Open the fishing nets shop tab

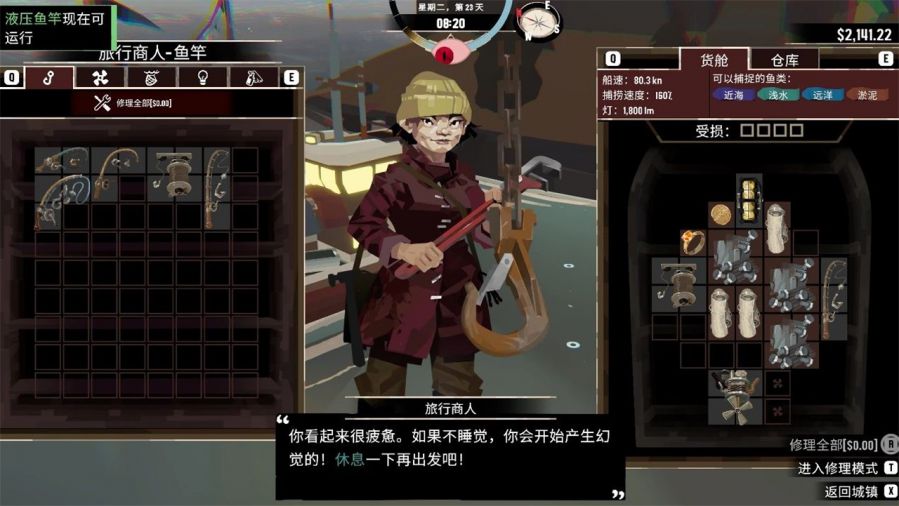151,77
